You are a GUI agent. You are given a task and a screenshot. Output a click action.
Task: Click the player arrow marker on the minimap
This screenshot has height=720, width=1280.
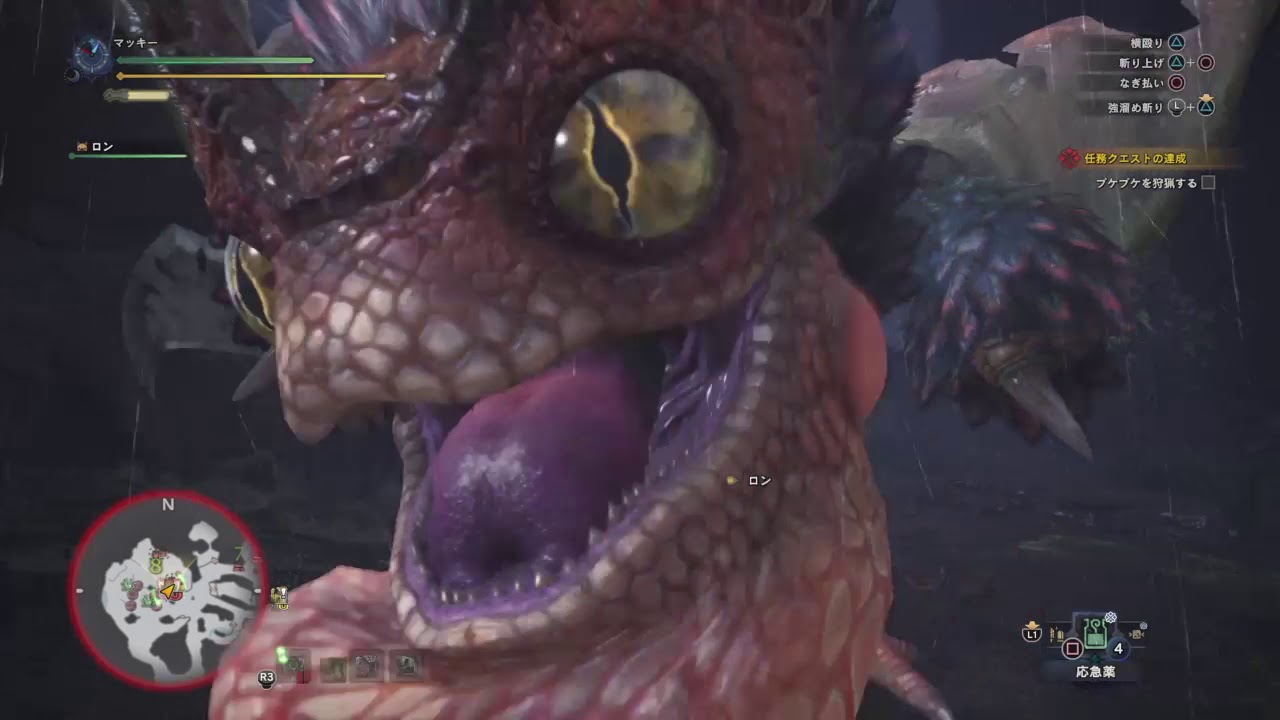(x=166, y=589)
